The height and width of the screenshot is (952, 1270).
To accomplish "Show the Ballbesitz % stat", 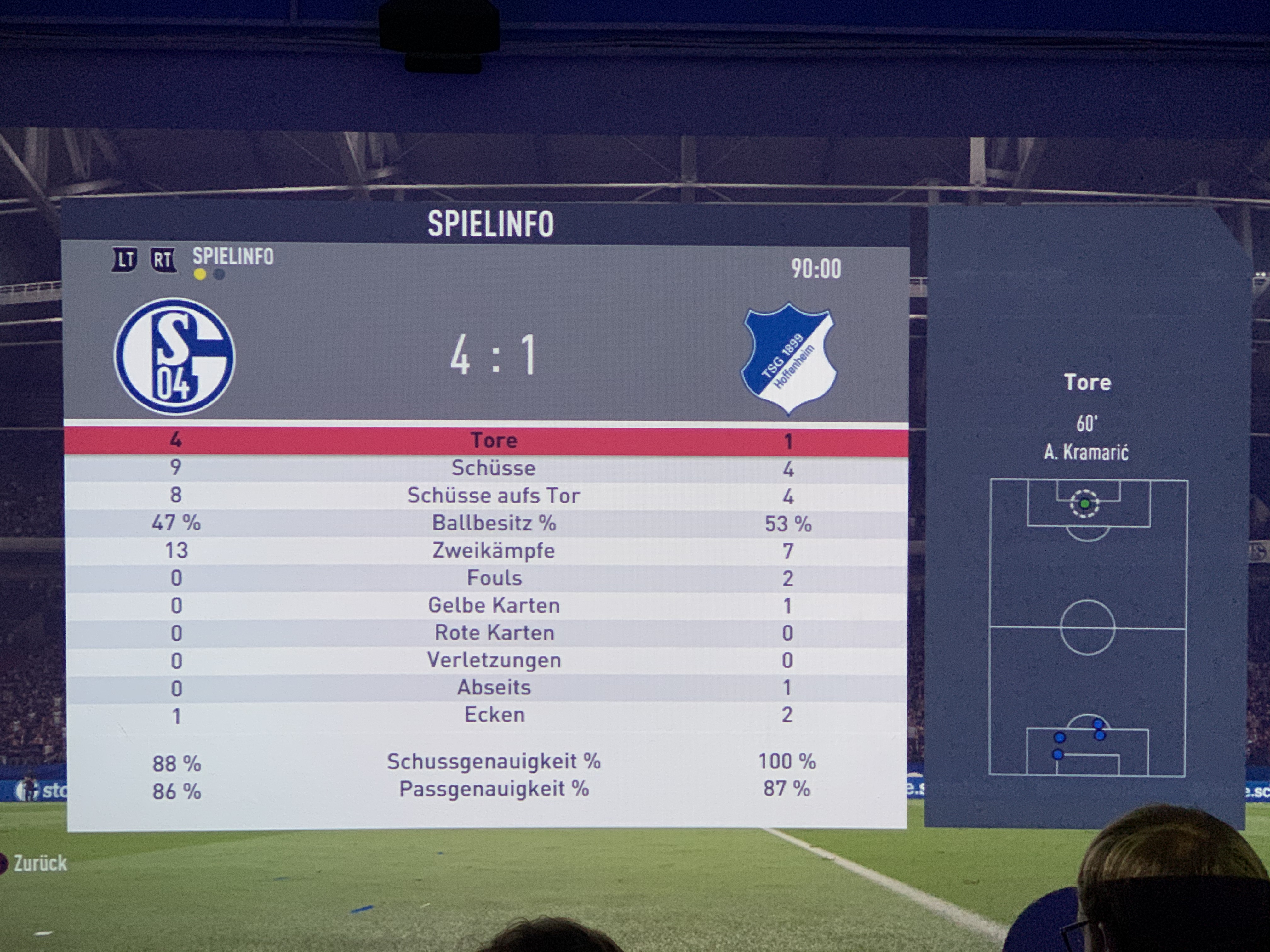I will click(x=493, y=523).
